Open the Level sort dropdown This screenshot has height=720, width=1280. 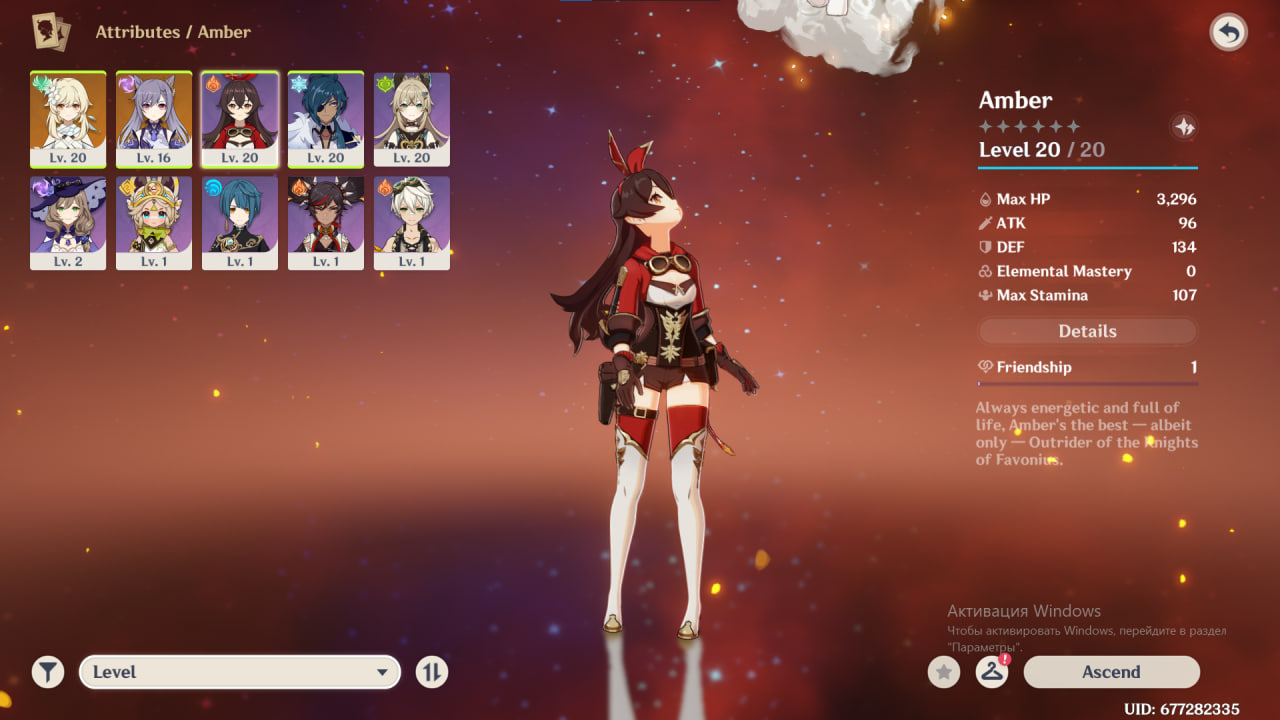(240, 672)
